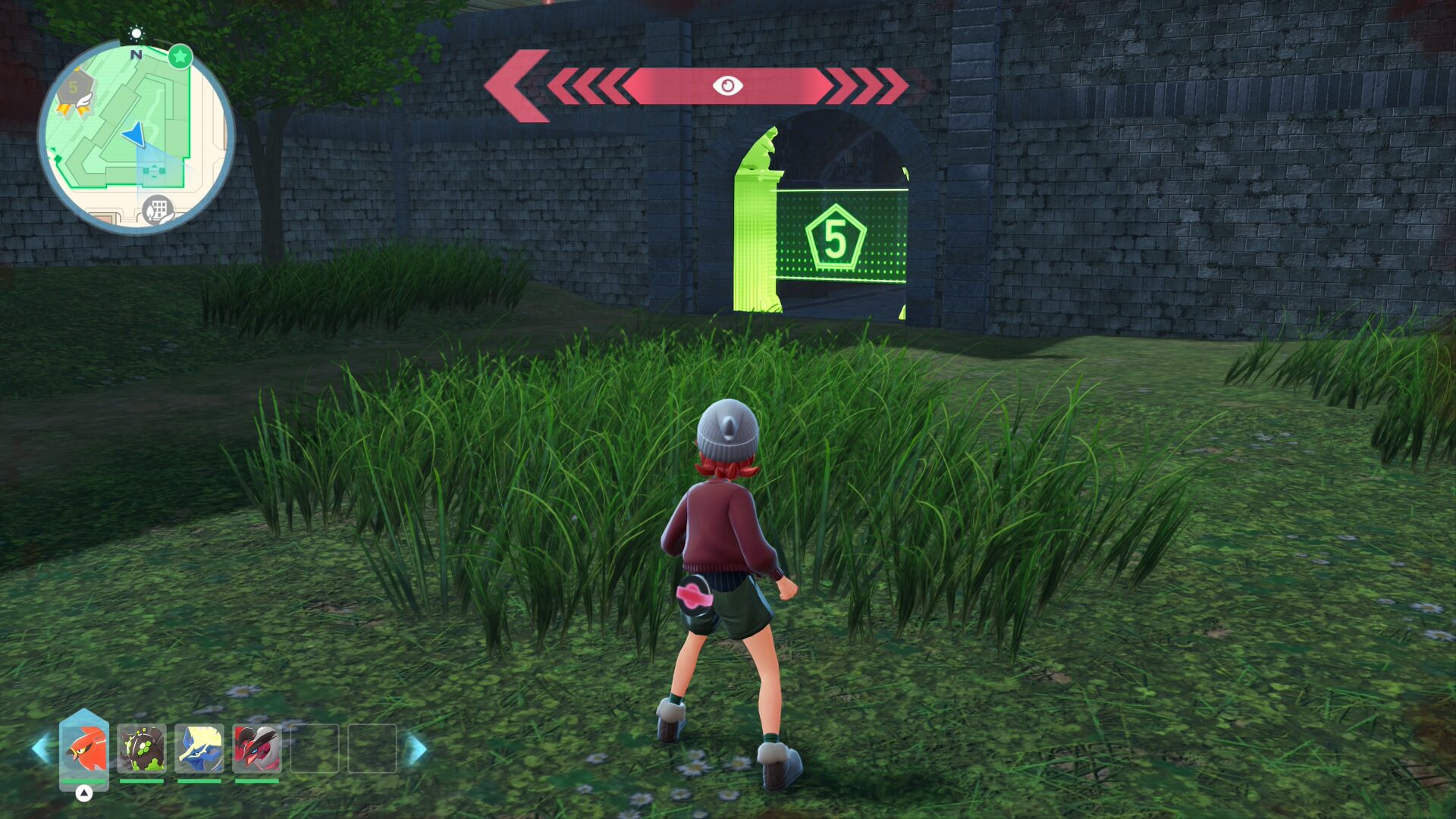Click the left arrow beside the party bar

(x=40, y=749)
